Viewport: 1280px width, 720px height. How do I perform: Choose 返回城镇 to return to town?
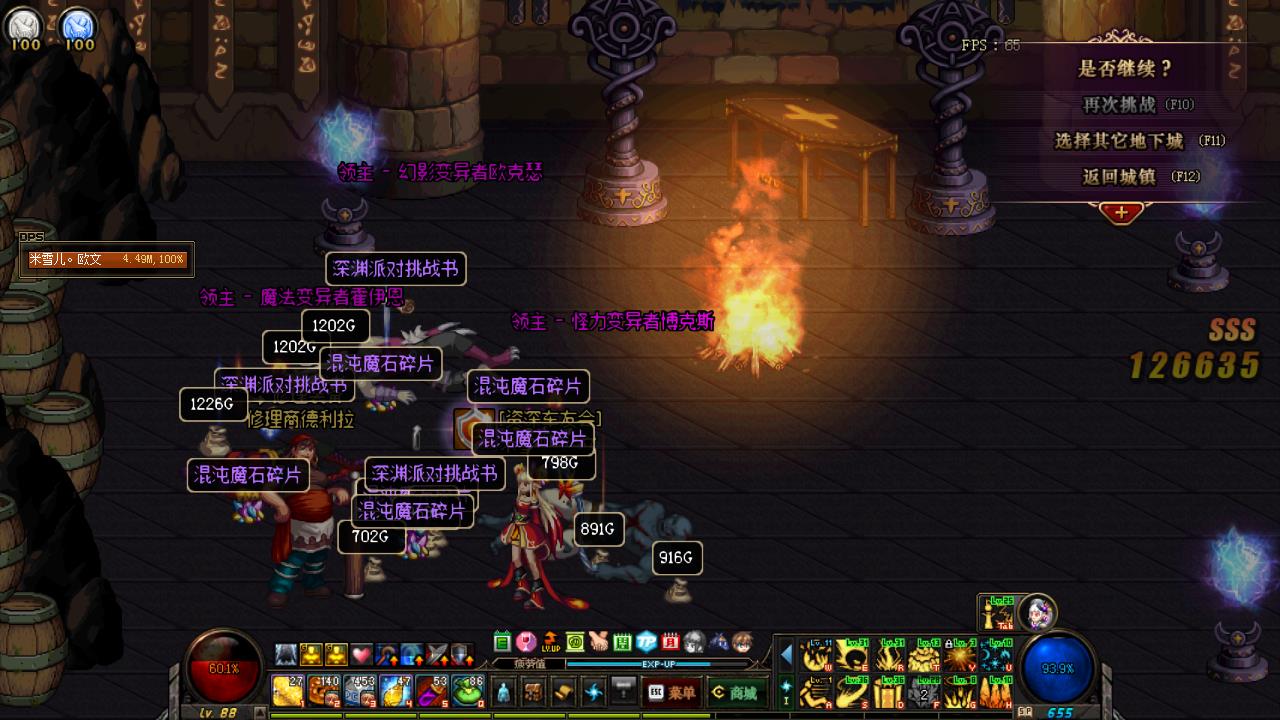tap(1120, 177)
